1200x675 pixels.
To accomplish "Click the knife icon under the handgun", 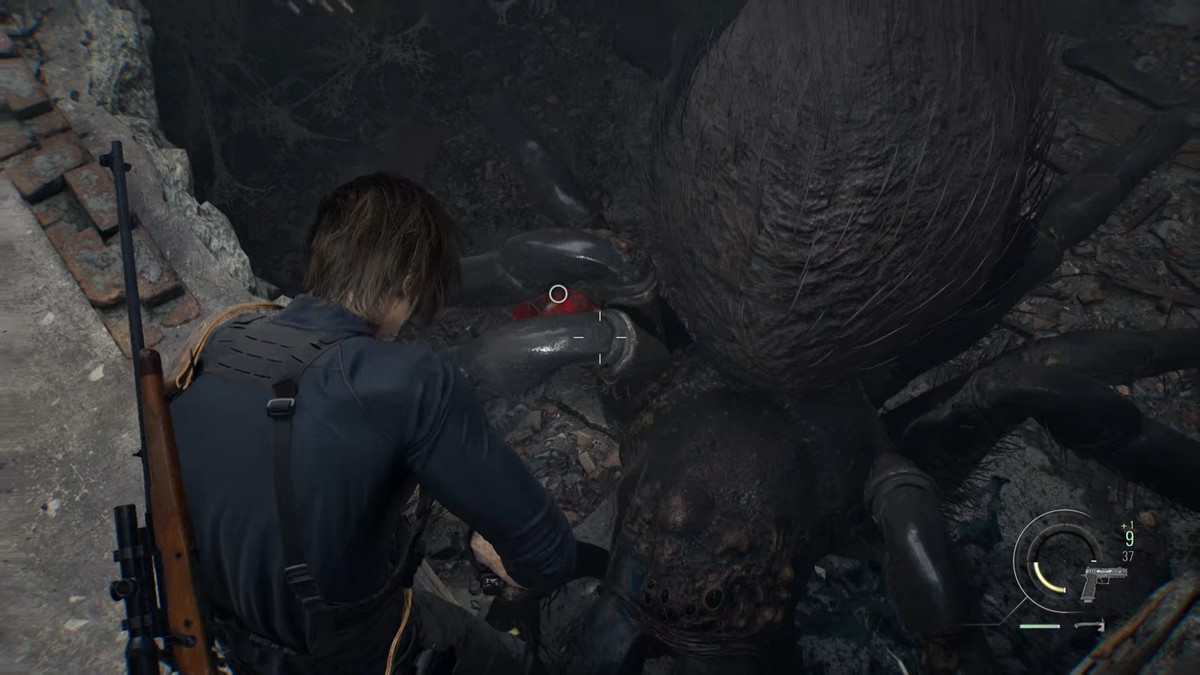I will (x=1089, y=626).
